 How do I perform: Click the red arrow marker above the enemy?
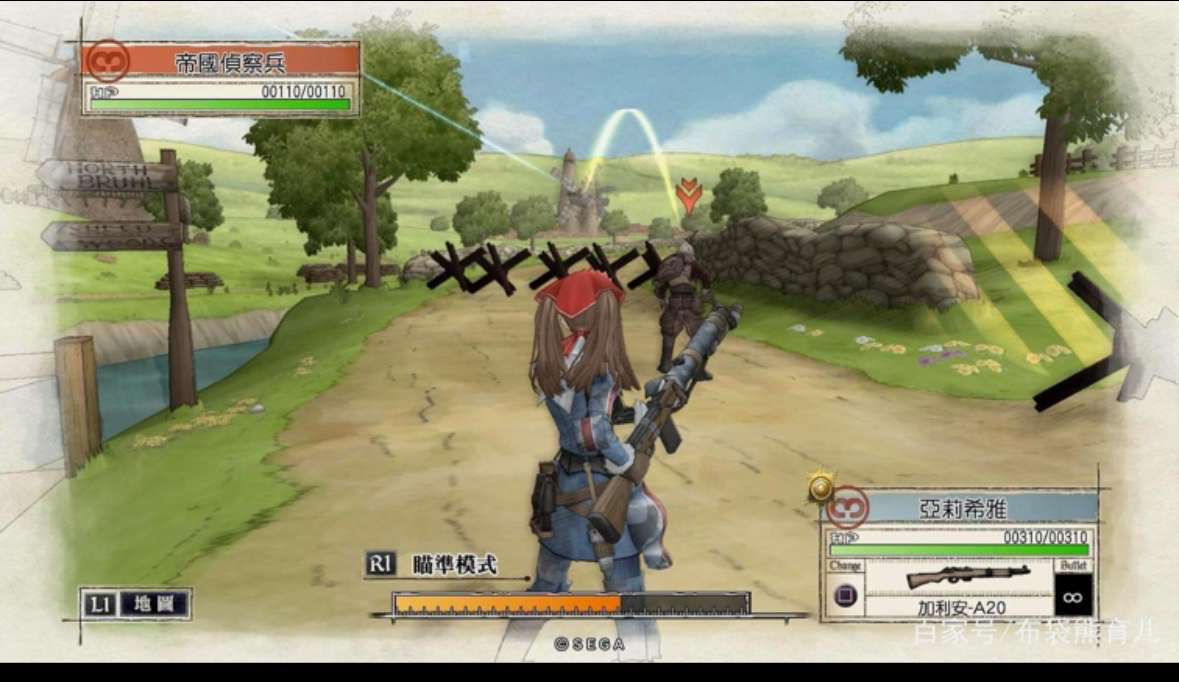coord(689,193)
